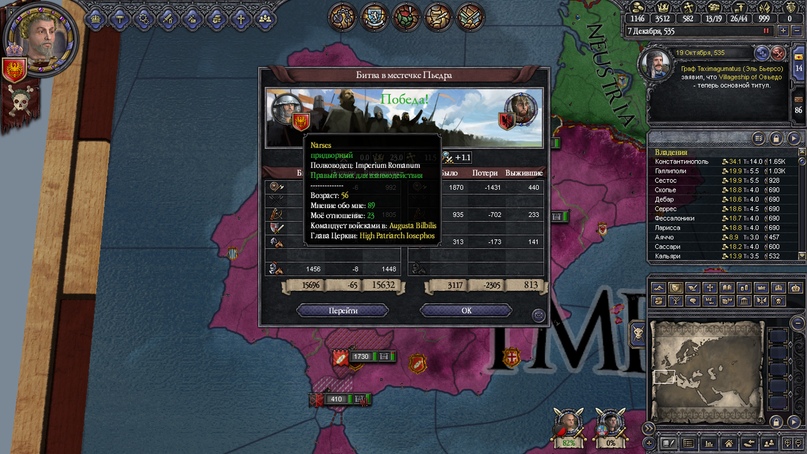Pause the game using the pause button

click(x=767, y=31)
